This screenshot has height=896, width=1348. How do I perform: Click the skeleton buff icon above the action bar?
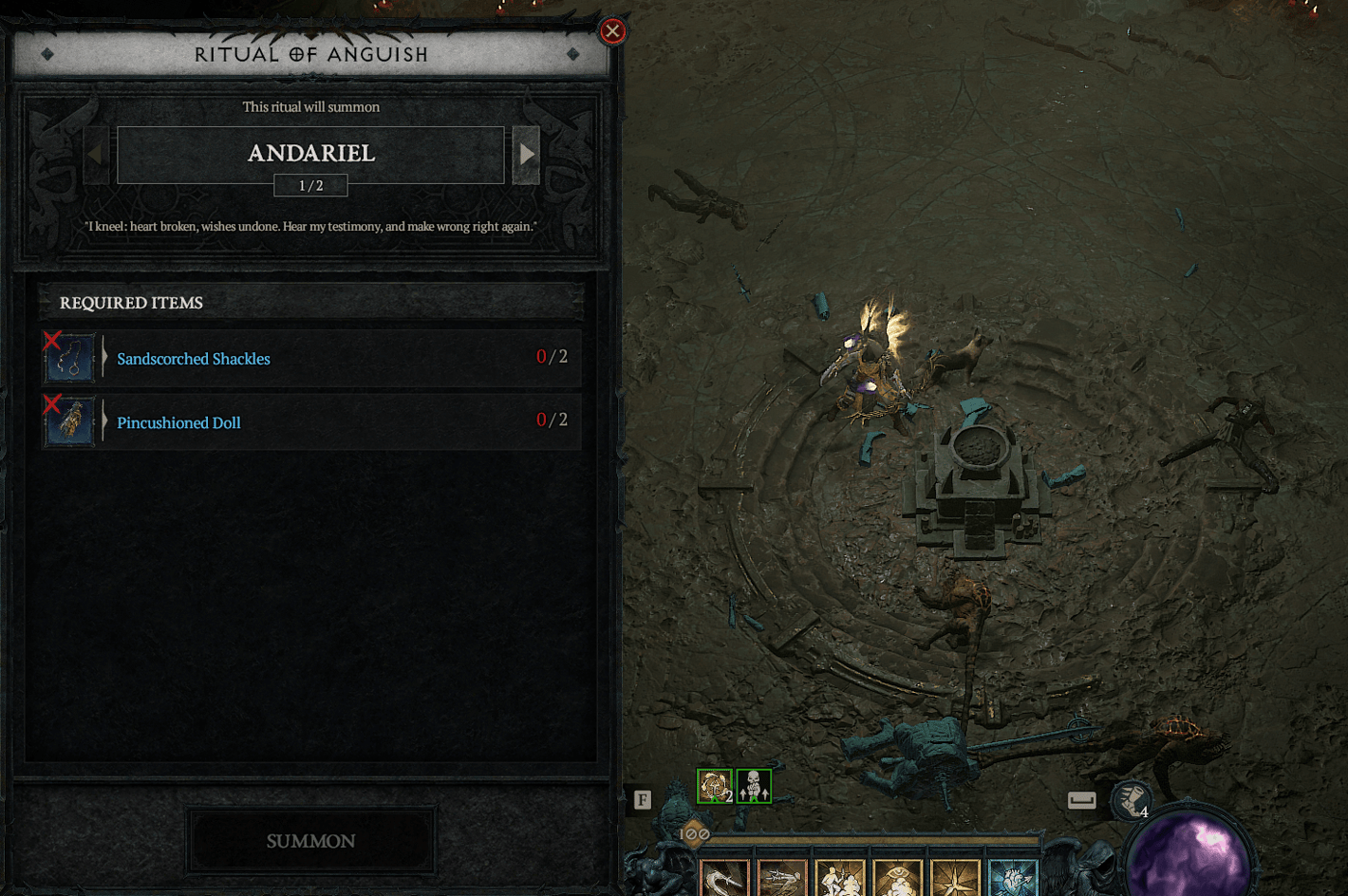click(754, 784)
